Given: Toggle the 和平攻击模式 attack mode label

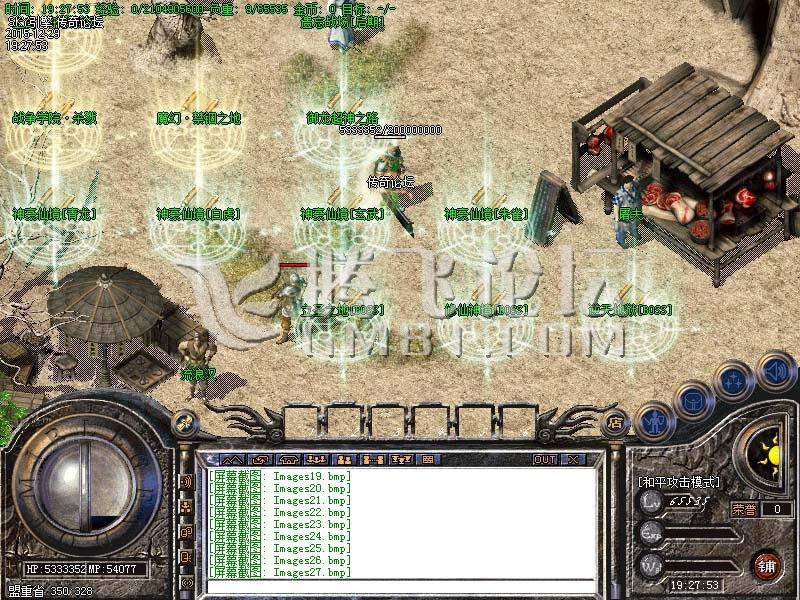Looking at the screenshot, I should tap(678, 482).
